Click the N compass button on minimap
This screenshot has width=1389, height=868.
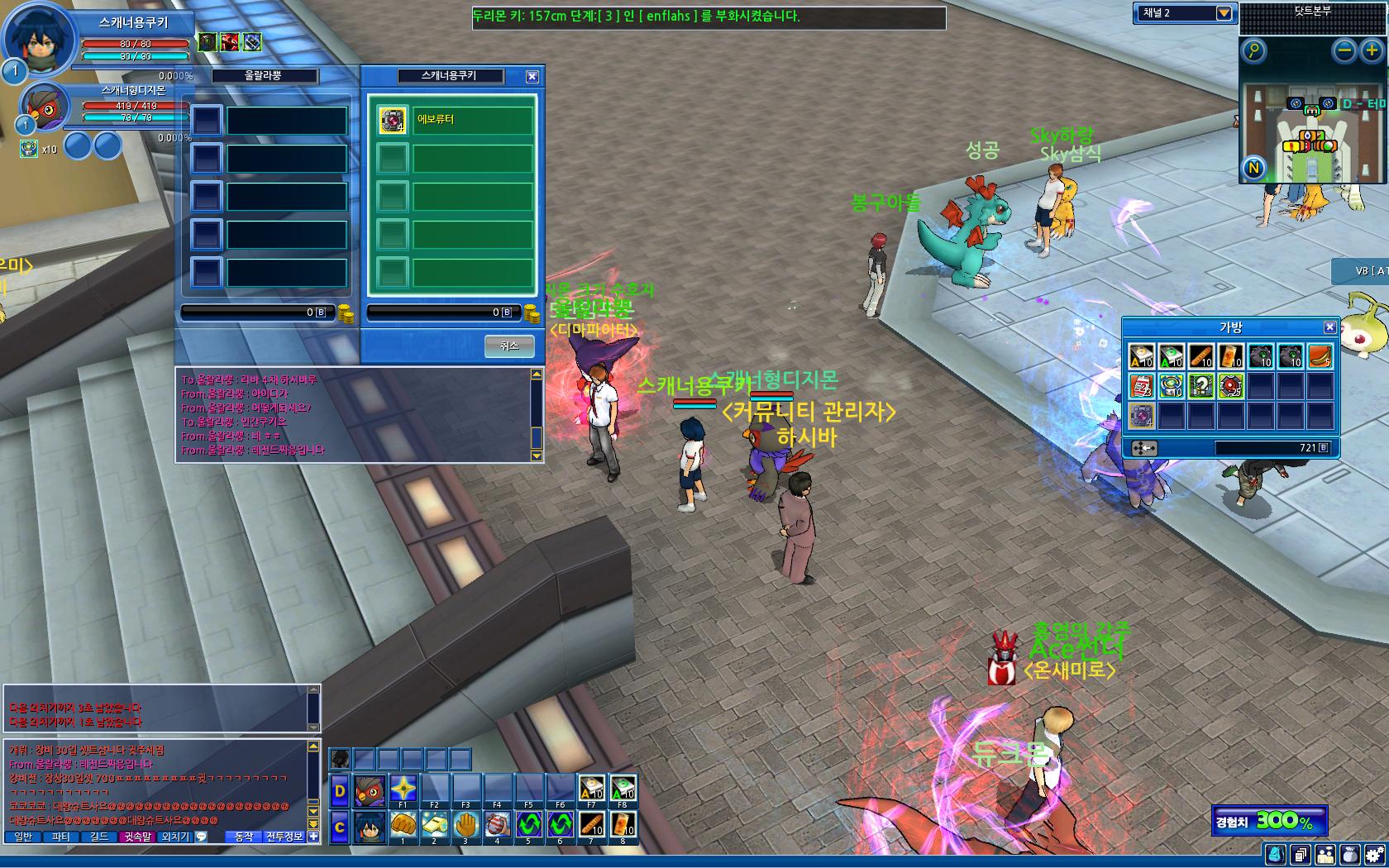point(1254,169)
